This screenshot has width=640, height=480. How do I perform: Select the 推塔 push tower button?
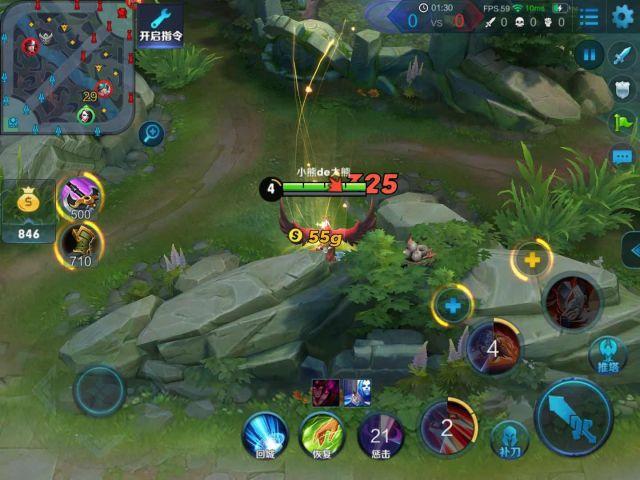(x=607, y=354)
